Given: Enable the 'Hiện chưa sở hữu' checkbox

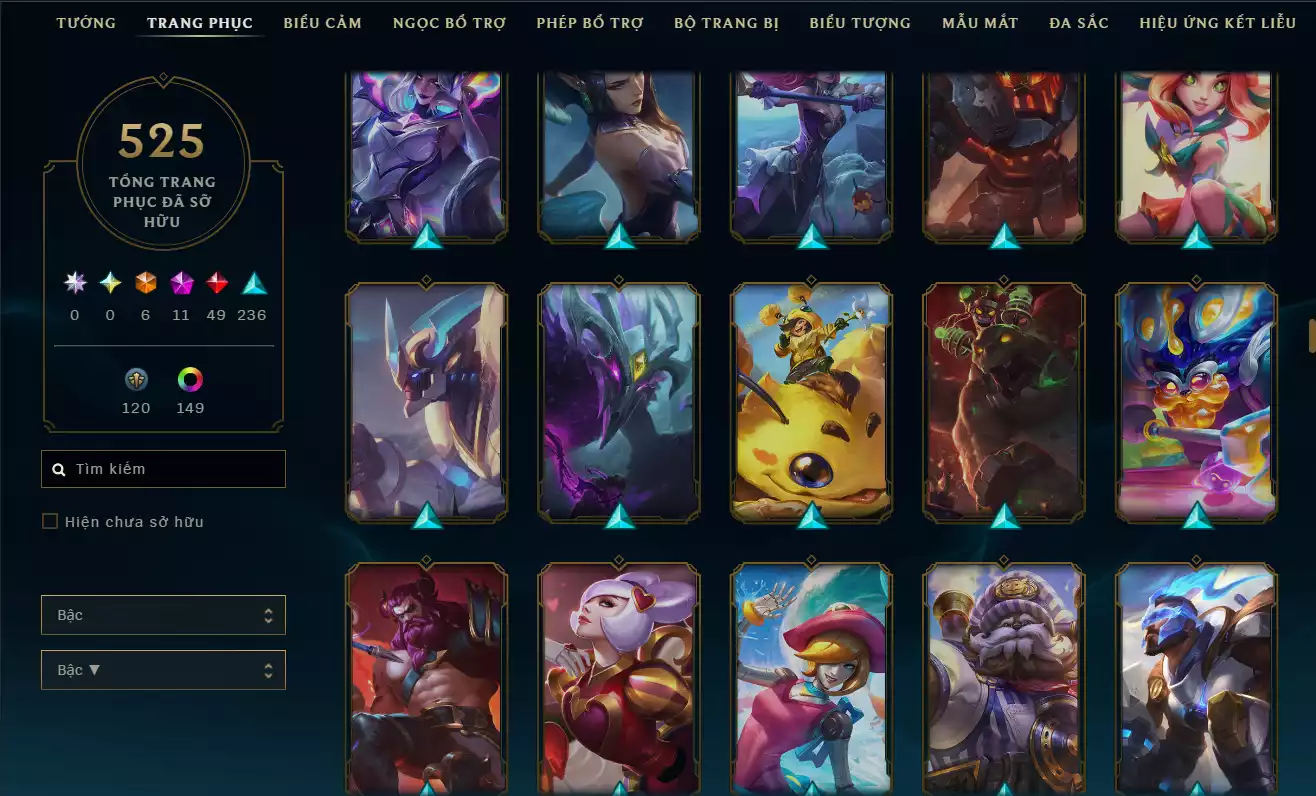Looking at the screenshot, I should [x=49, y=521].
